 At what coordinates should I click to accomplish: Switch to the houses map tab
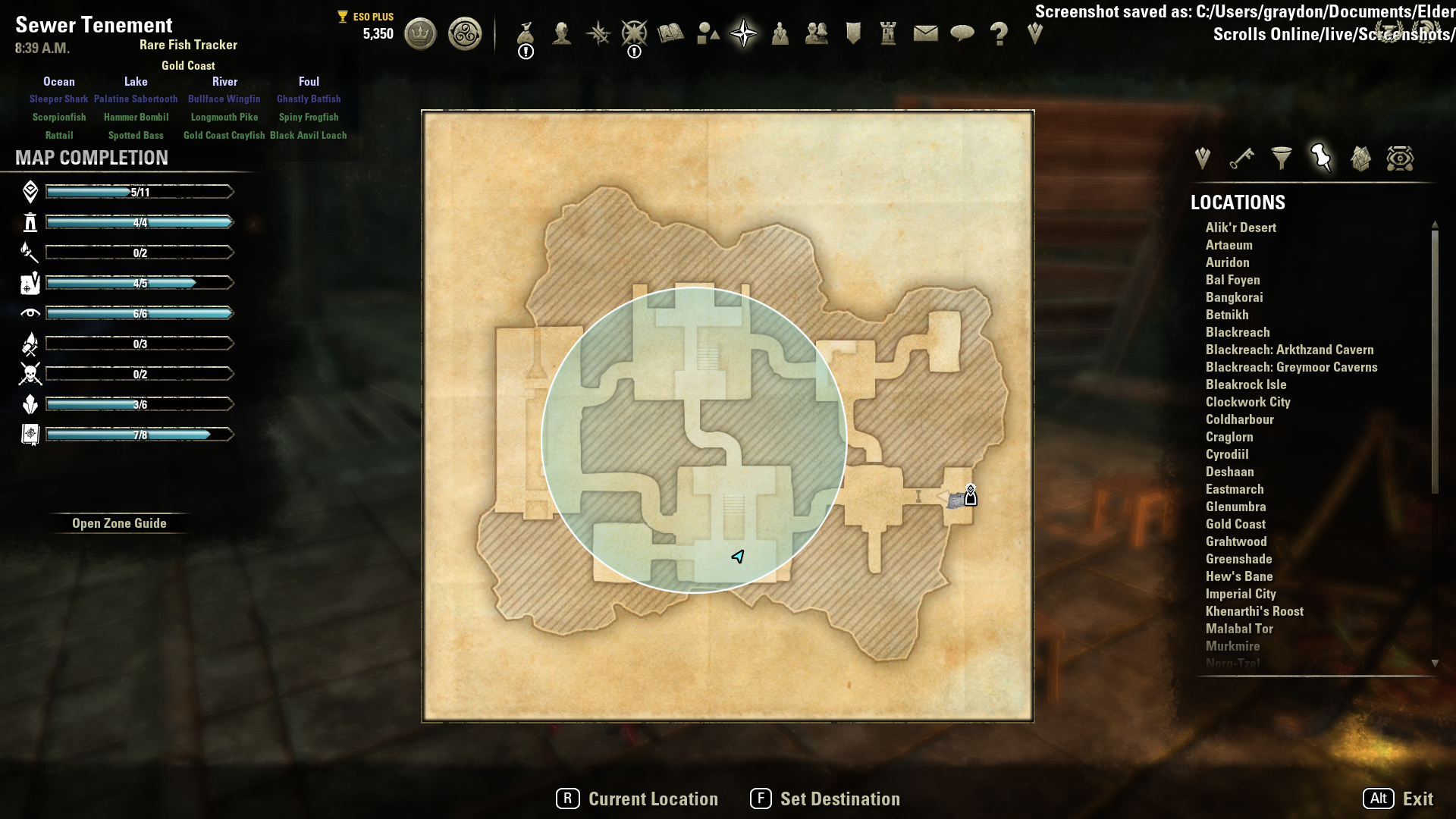1360,158
